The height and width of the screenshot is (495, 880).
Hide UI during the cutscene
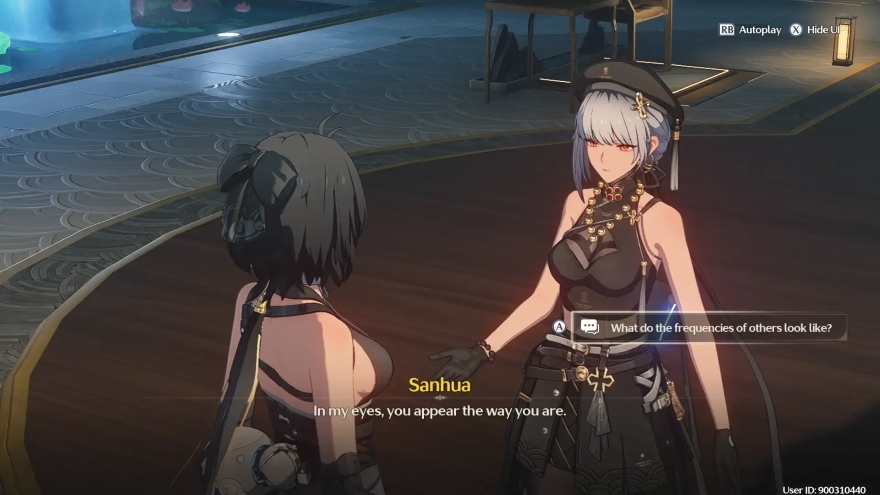pos(817,30)
